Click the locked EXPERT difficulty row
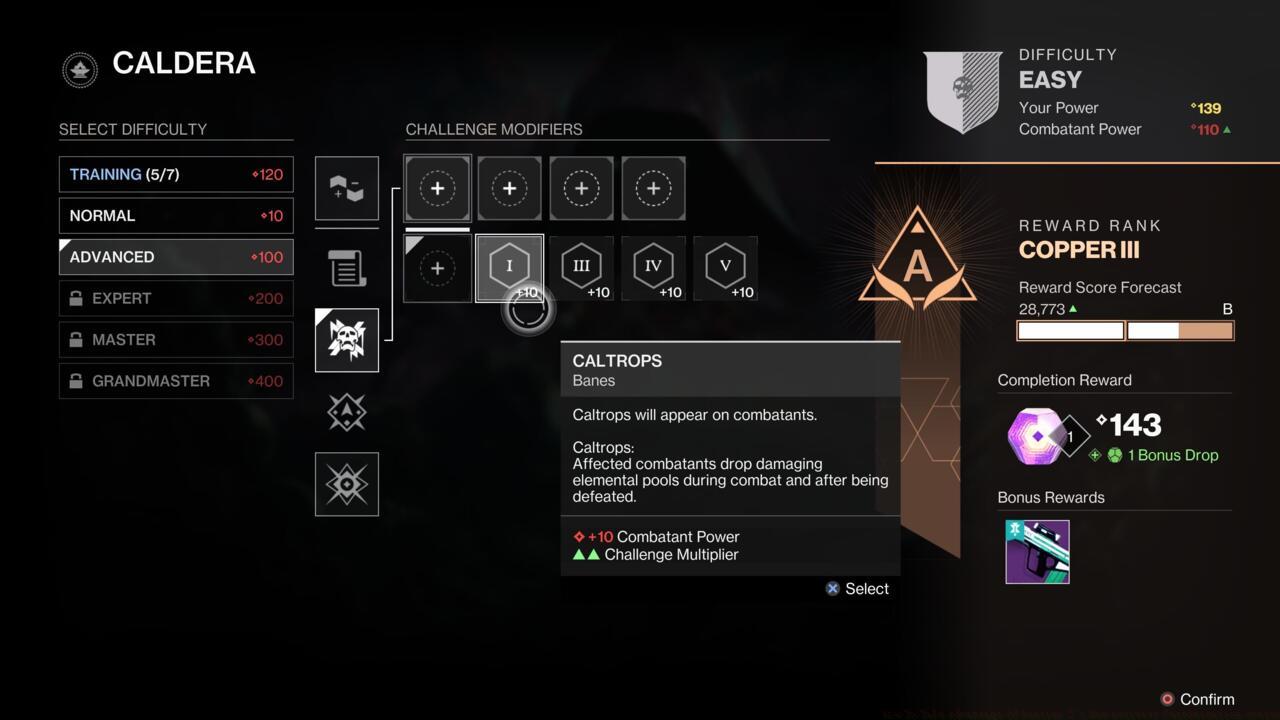Viewport: 1280px width, 720px height. 175,298
